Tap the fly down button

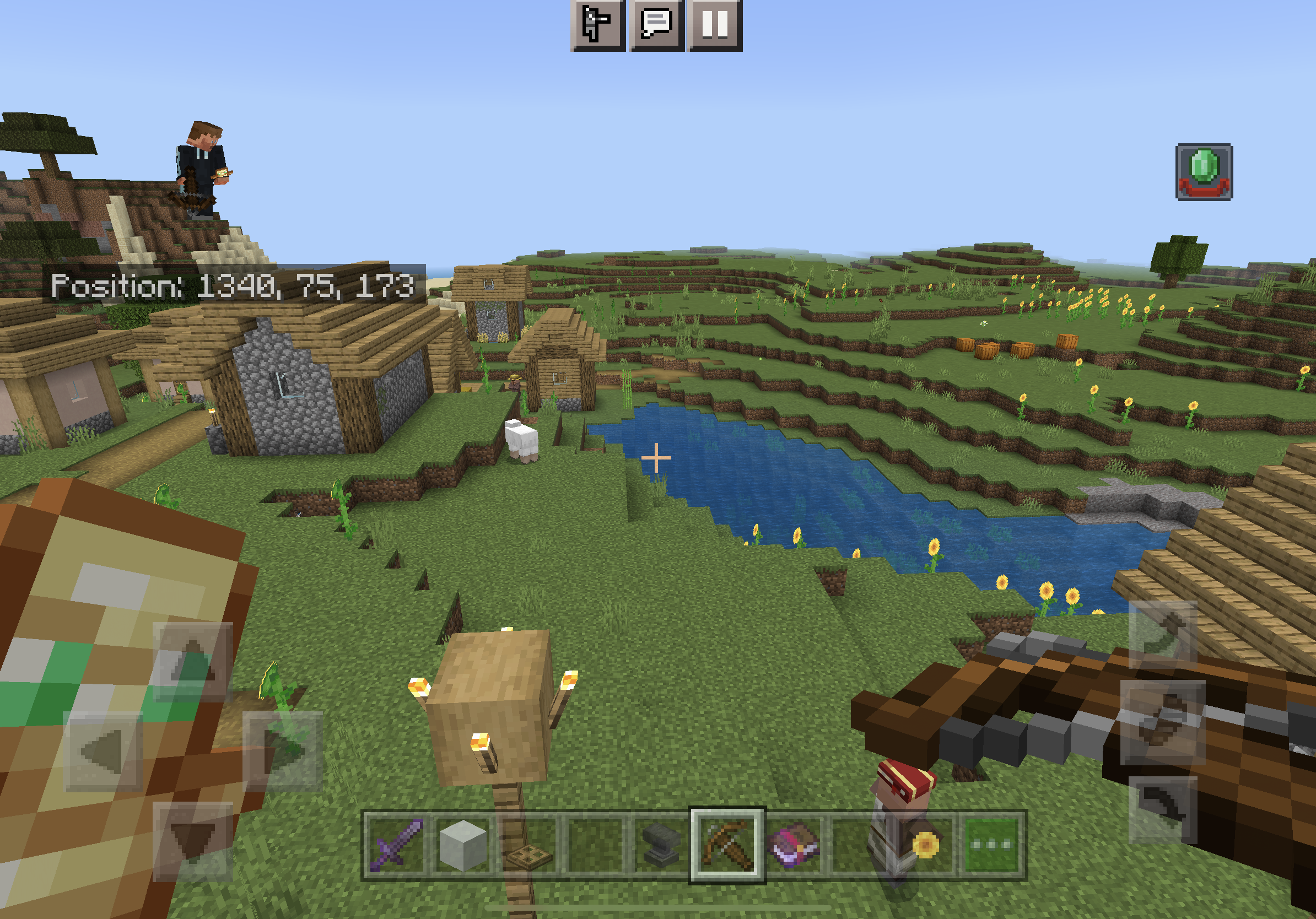point(1162,809)
